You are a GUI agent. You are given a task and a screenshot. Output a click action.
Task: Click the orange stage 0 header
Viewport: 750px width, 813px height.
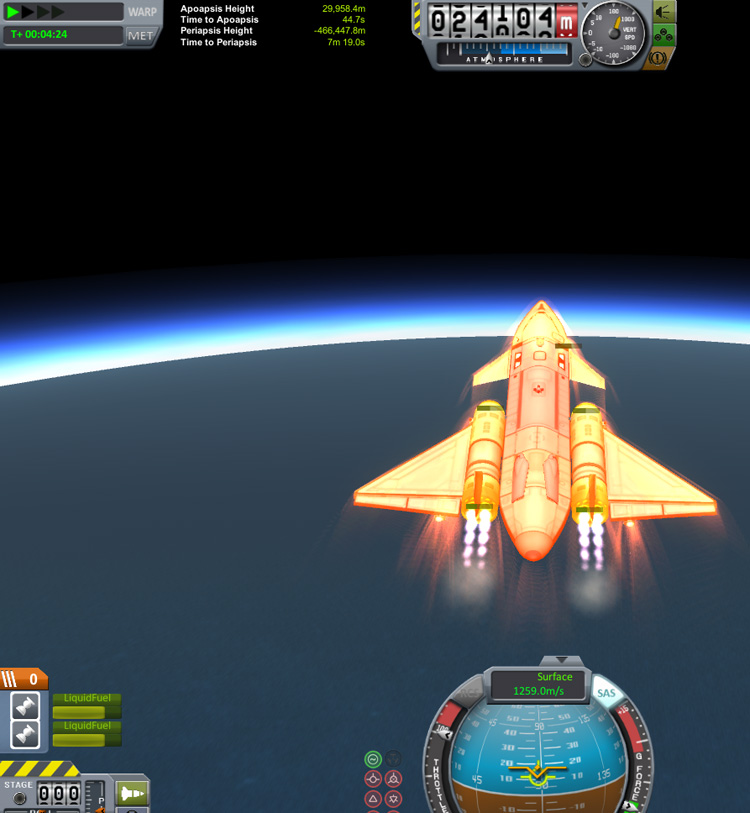coord(23,680)
